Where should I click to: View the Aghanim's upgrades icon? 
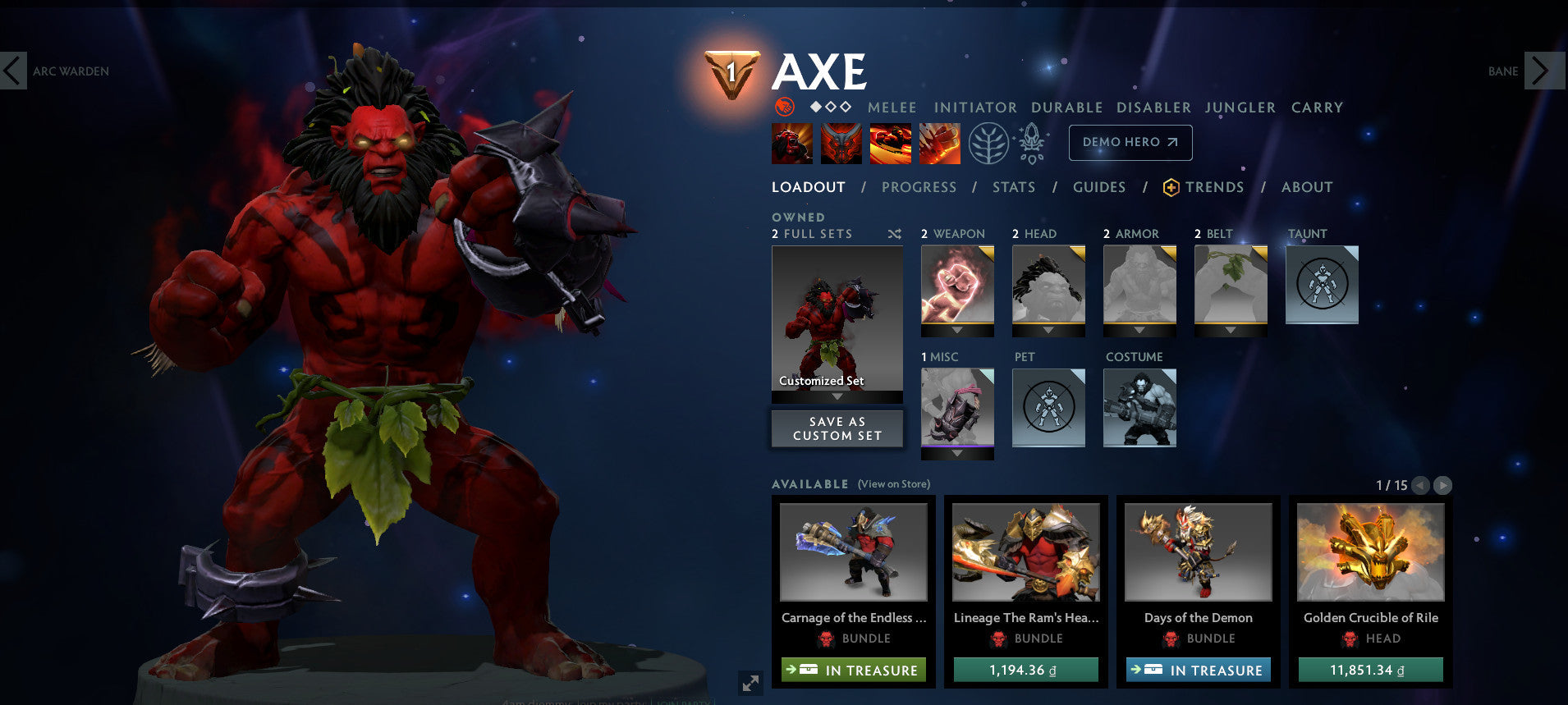click(1033, 142)
